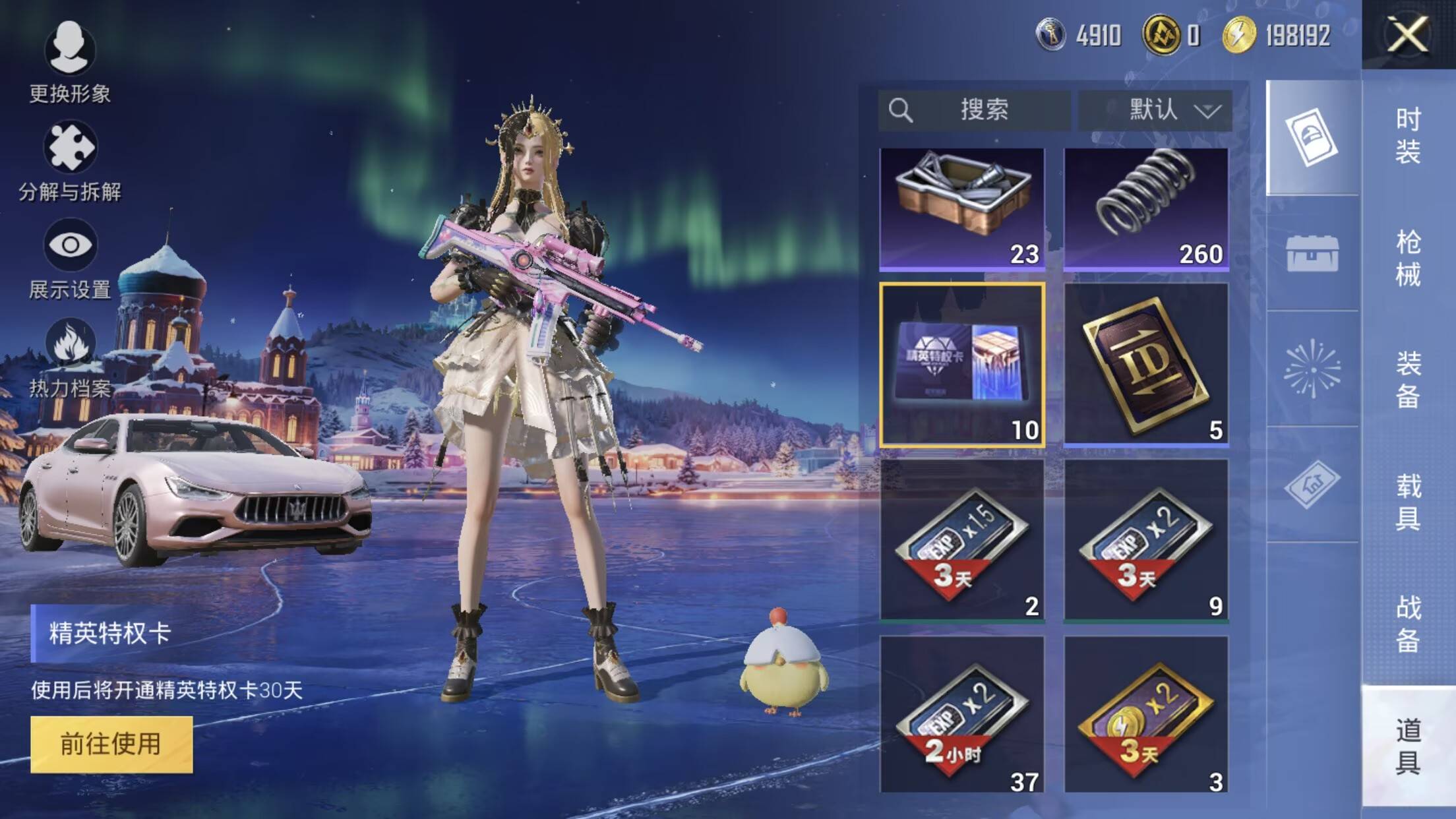
Task: Switch to the 时装 outfits tab
Action: coord(1408,136)
